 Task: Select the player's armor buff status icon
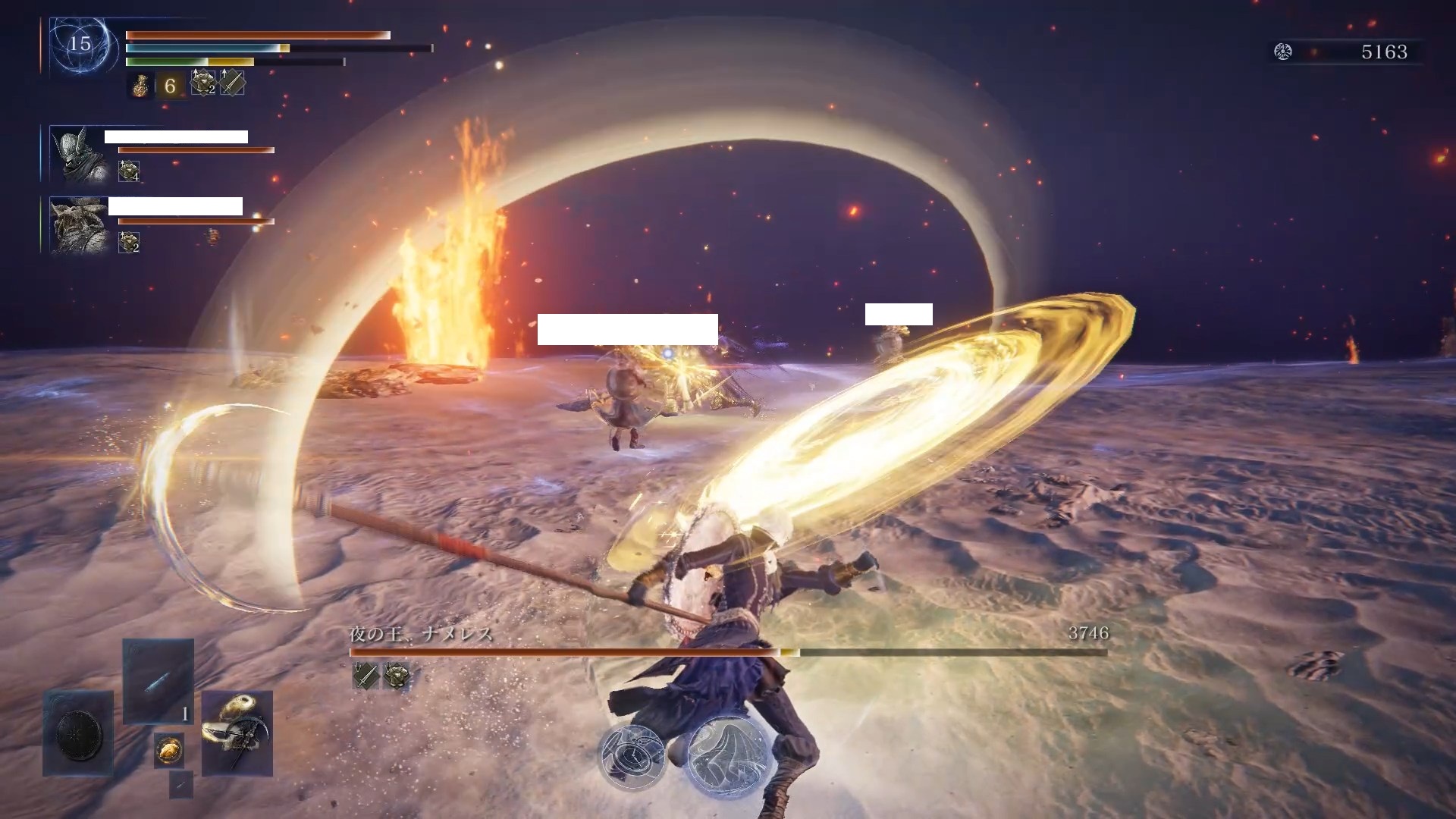click(202, 83)
